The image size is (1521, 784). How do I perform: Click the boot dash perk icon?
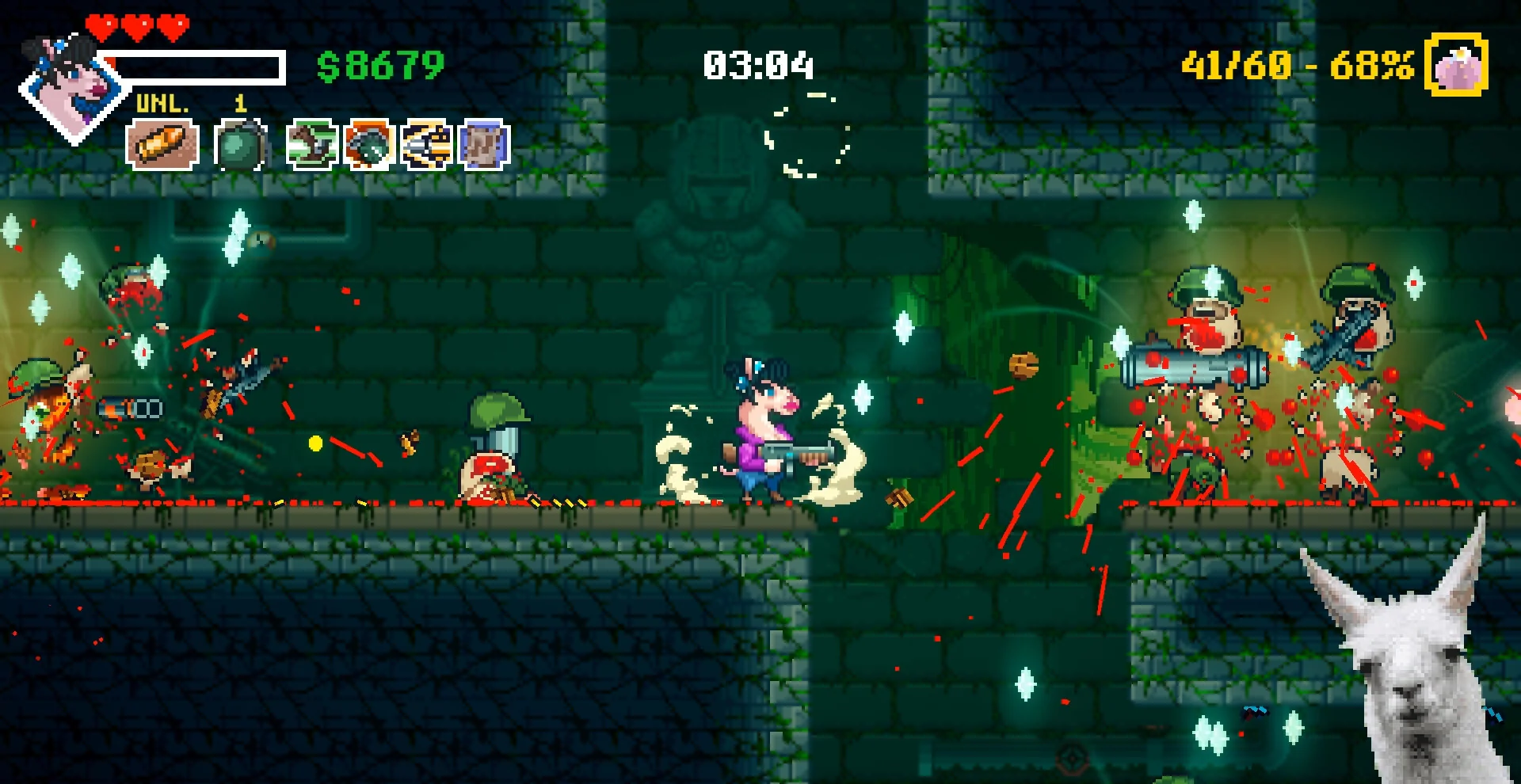(312, 145)
